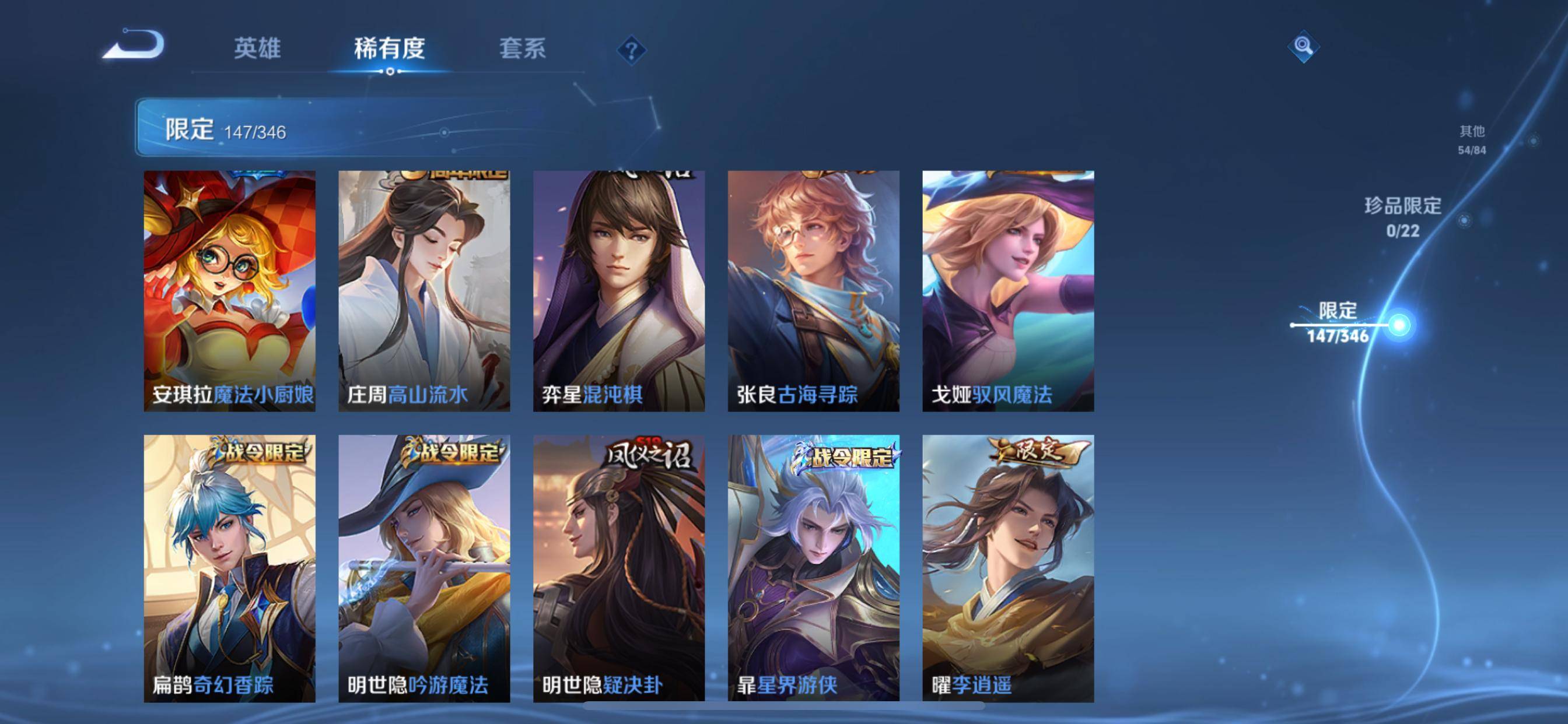The width and height of the screenshot is (1568, 724).
Task: Select 暃 星界游侠 skin card
Action: [813, 568]
